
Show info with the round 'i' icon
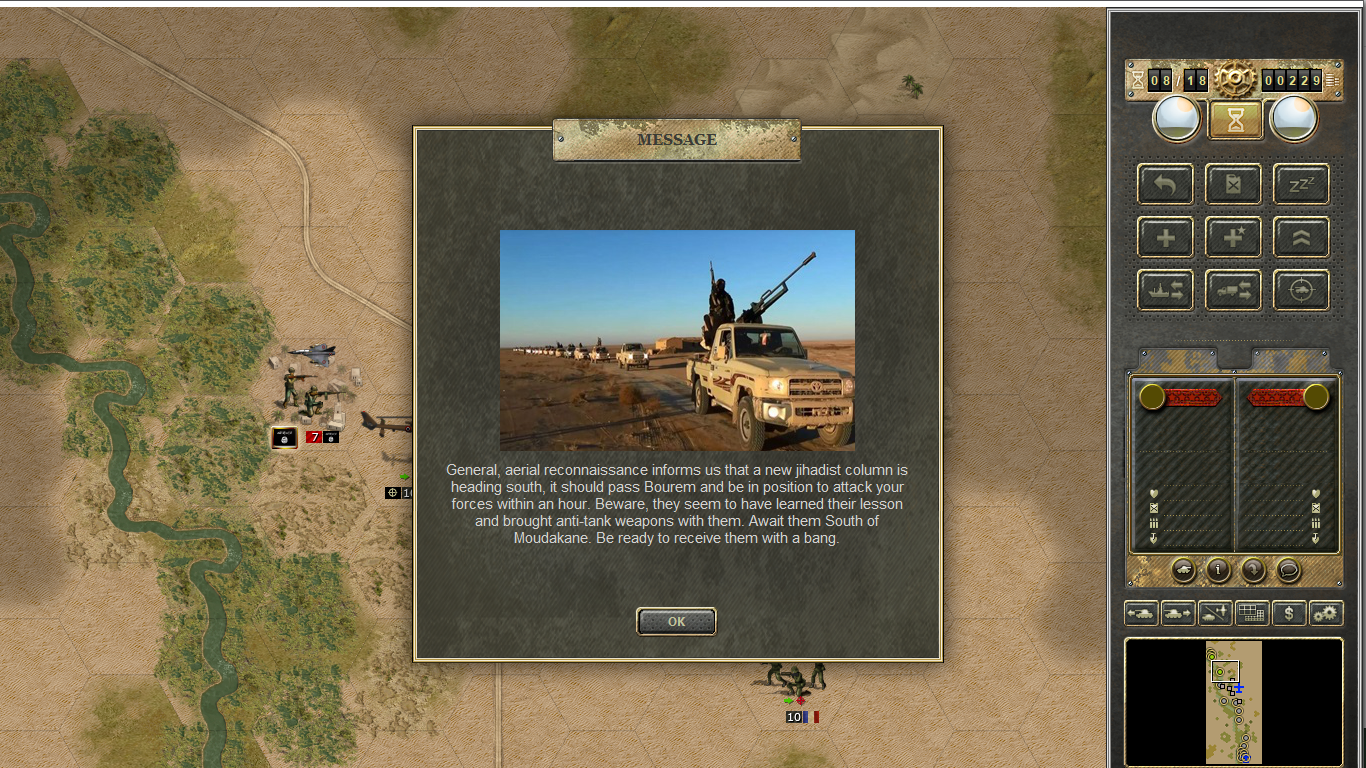click(1217, 570)
